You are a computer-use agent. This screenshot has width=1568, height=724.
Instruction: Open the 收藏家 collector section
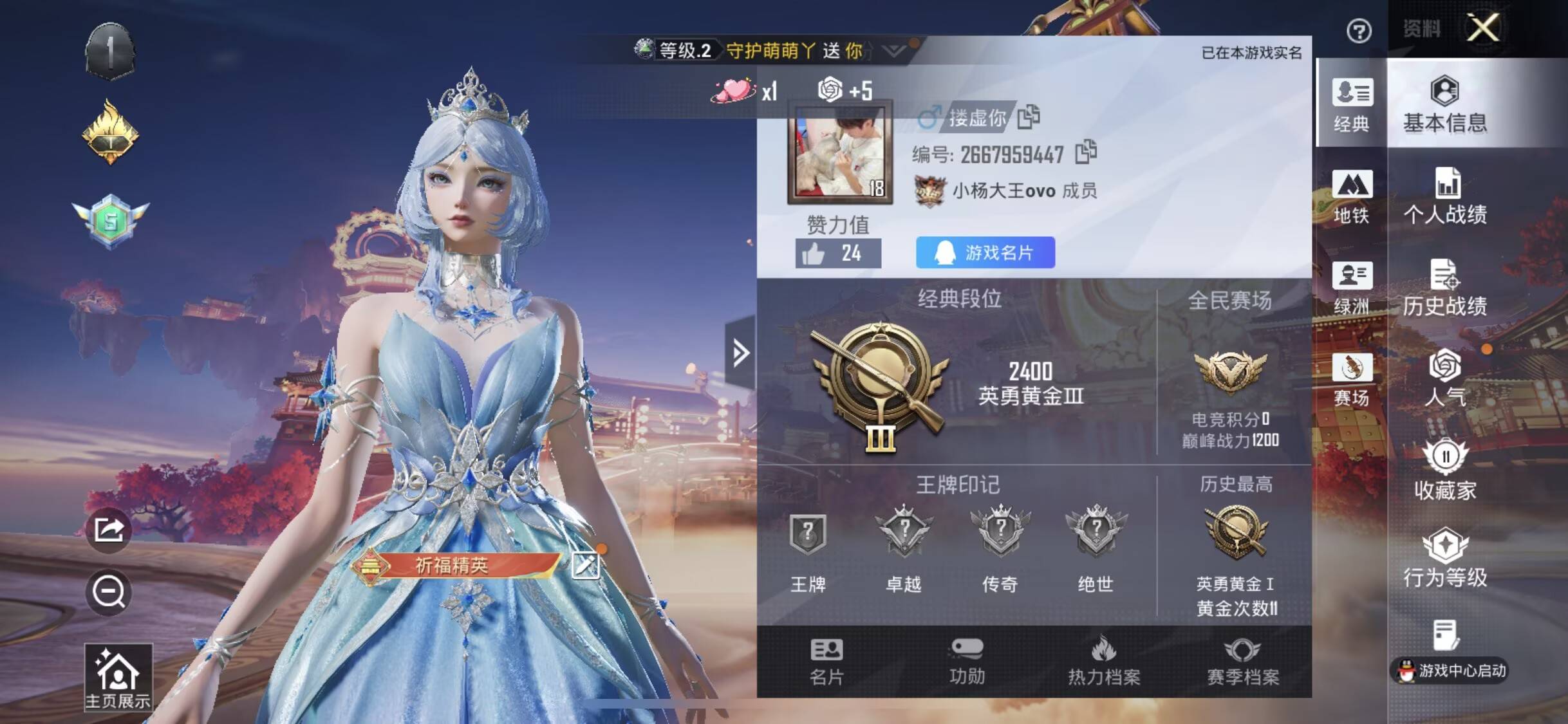point(1445,470)
